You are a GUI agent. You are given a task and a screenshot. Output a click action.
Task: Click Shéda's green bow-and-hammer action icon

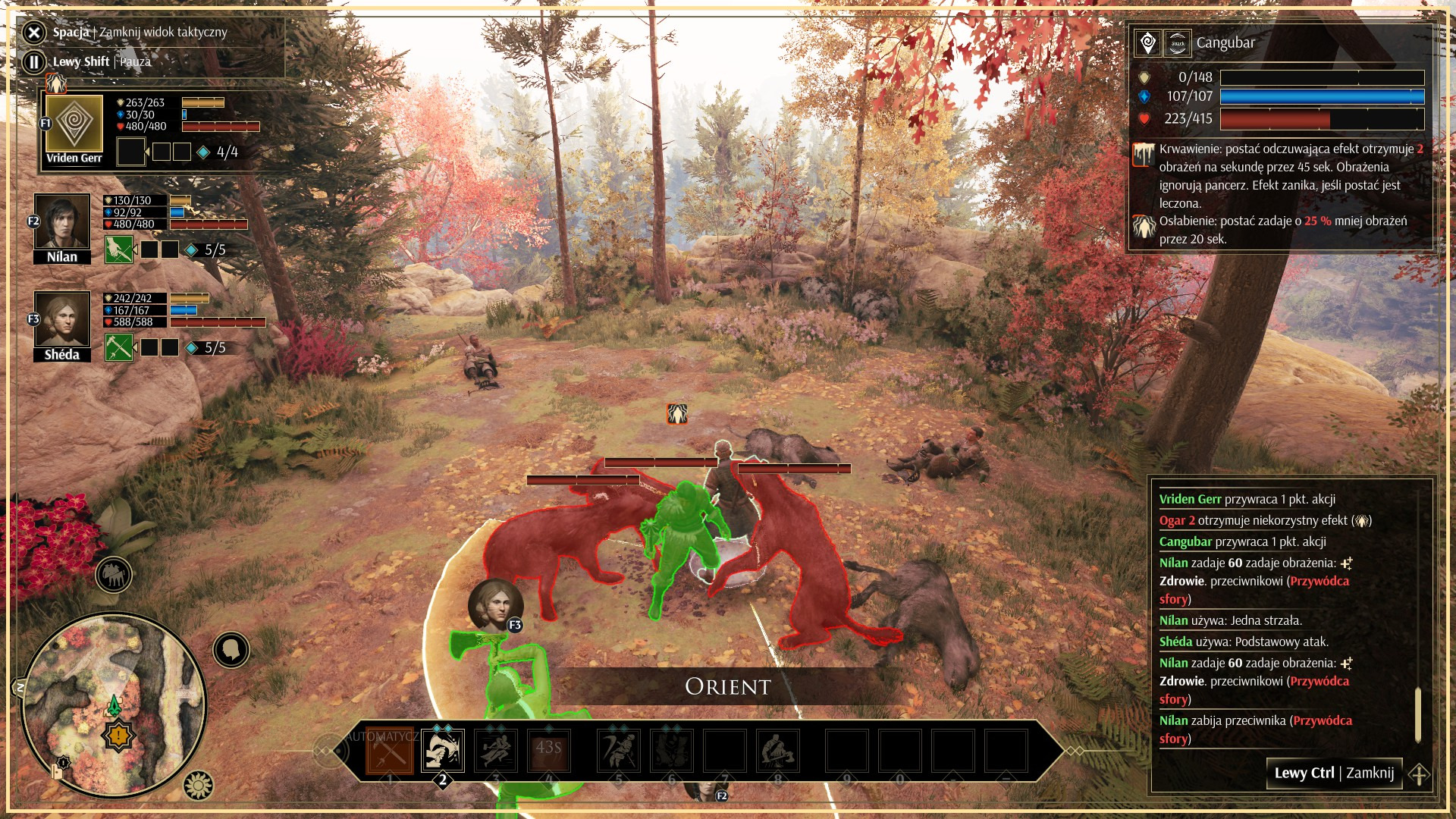tap(119, 347)
